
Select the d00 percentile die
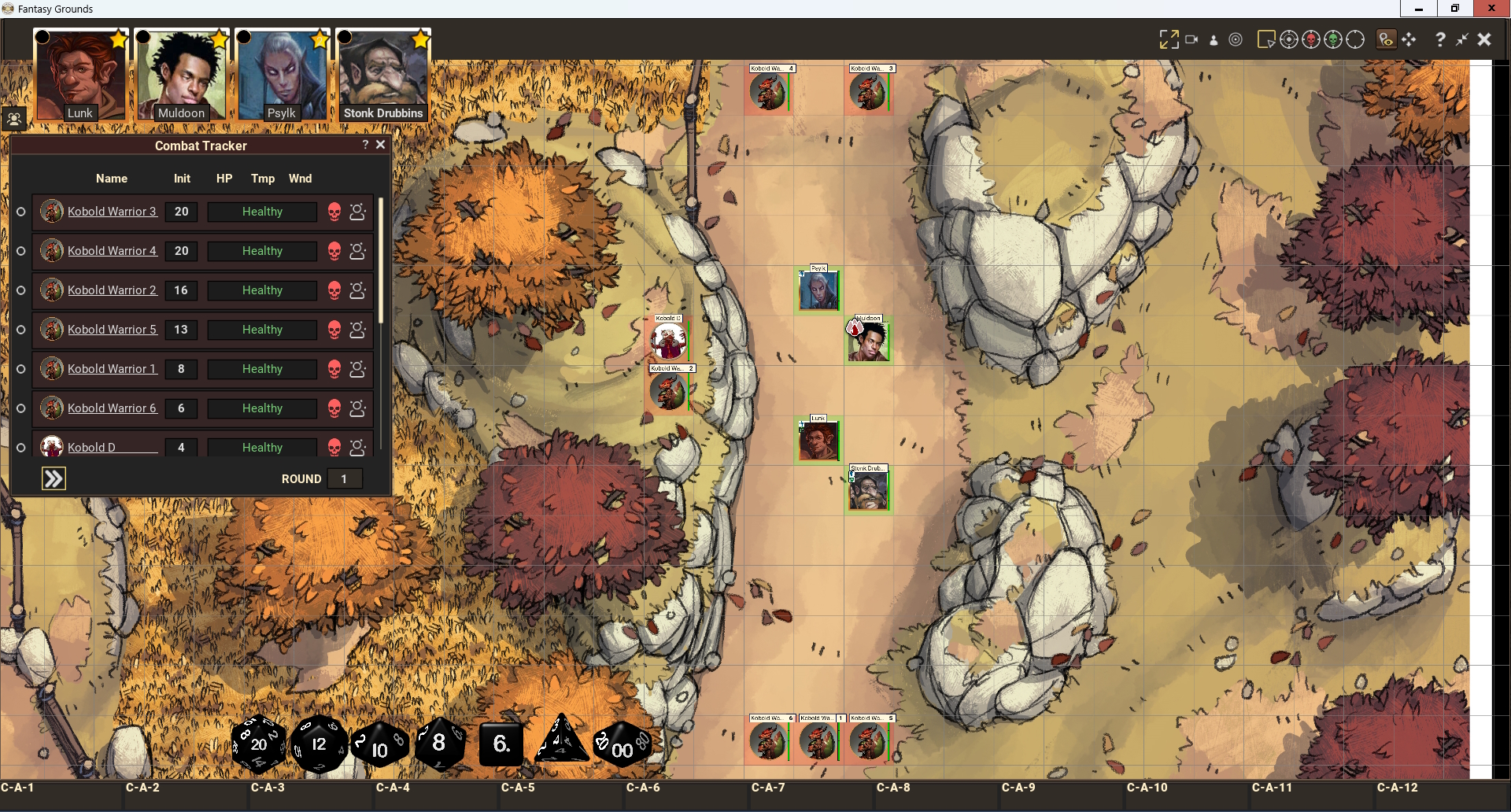pos(622,745)
